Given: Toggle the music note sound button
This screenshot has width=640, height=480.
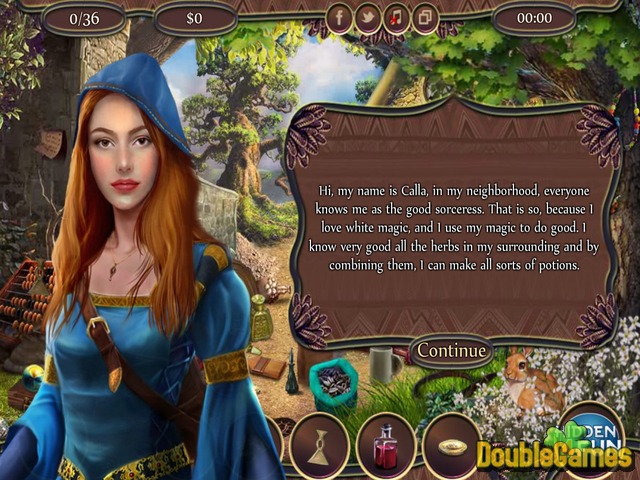Looking at the screenshot, I should 396,18.
